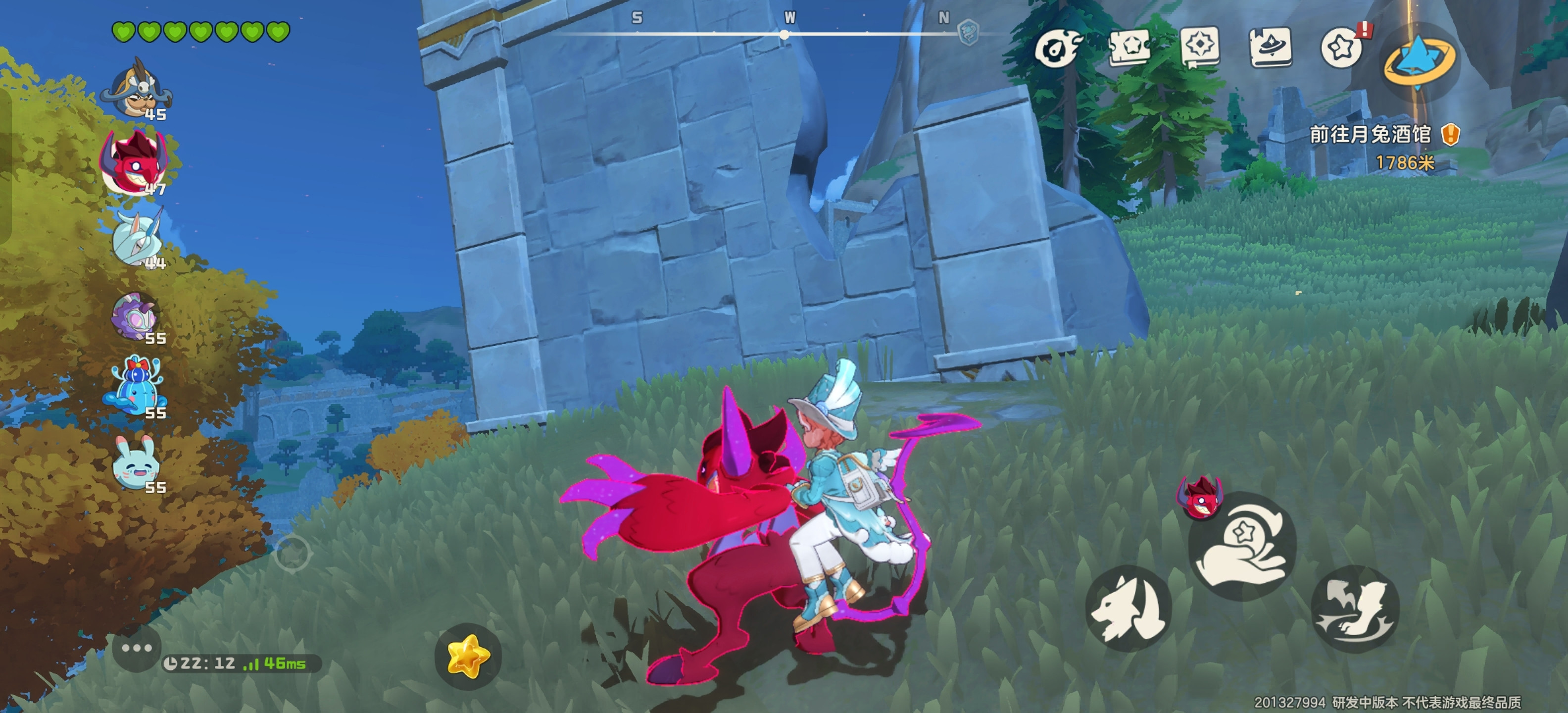Use the hand holding star orb button
Image resolution: width=1568 pixels, height=713 pixels.
1242,546
